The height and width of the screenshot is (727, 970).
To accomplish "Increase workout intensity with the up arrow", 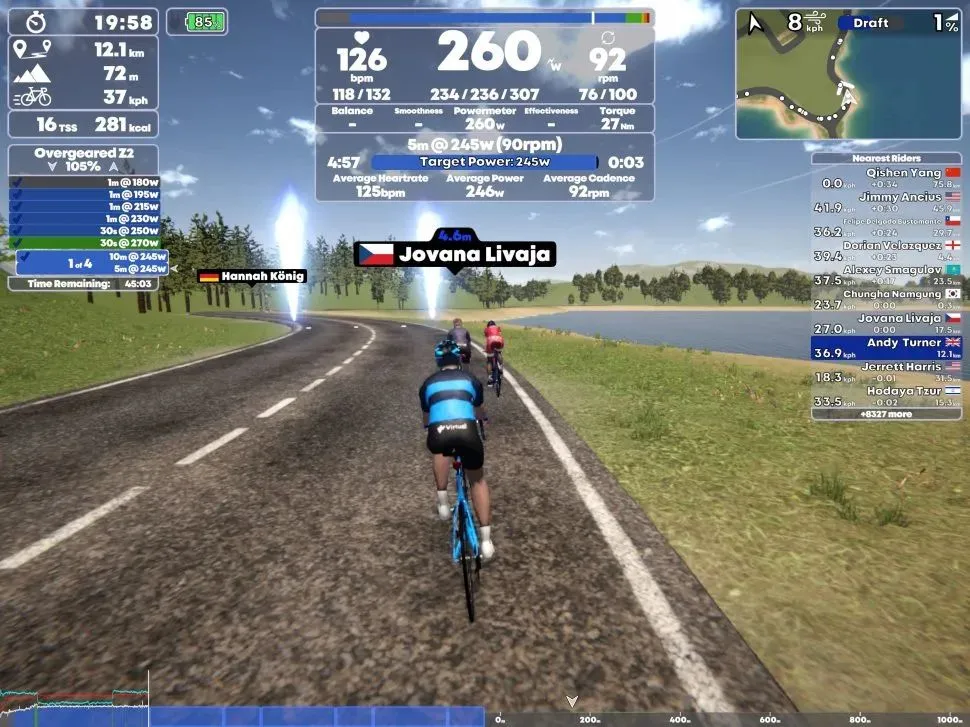I will (x=112, y=167).
